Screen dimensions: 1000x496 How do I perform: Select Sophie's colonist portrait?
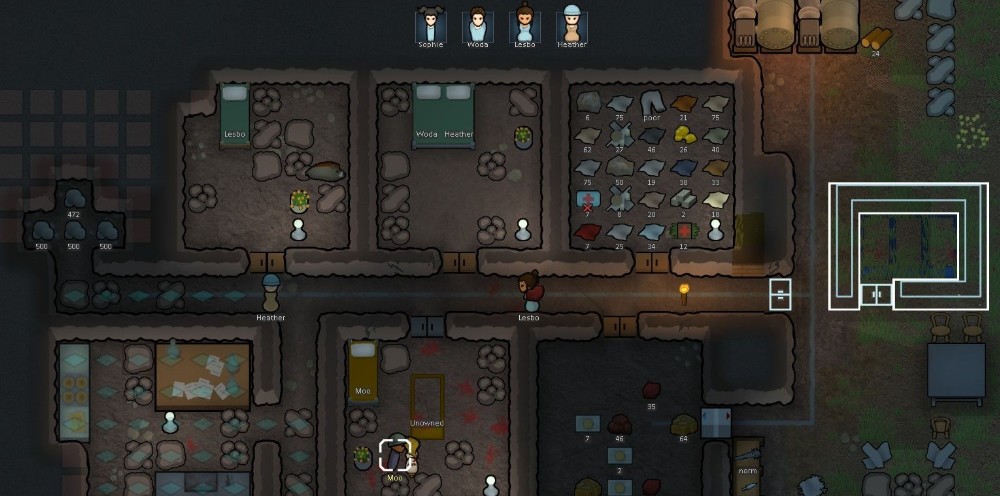point(431,24)
